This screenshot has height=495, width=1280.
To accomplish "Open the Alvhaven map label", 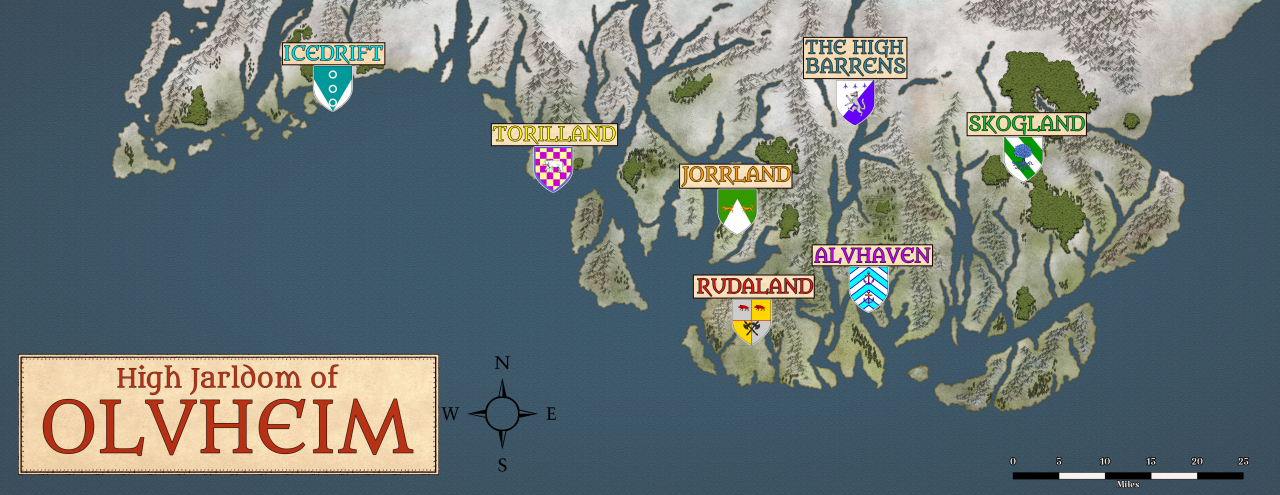I will (872, 255).
